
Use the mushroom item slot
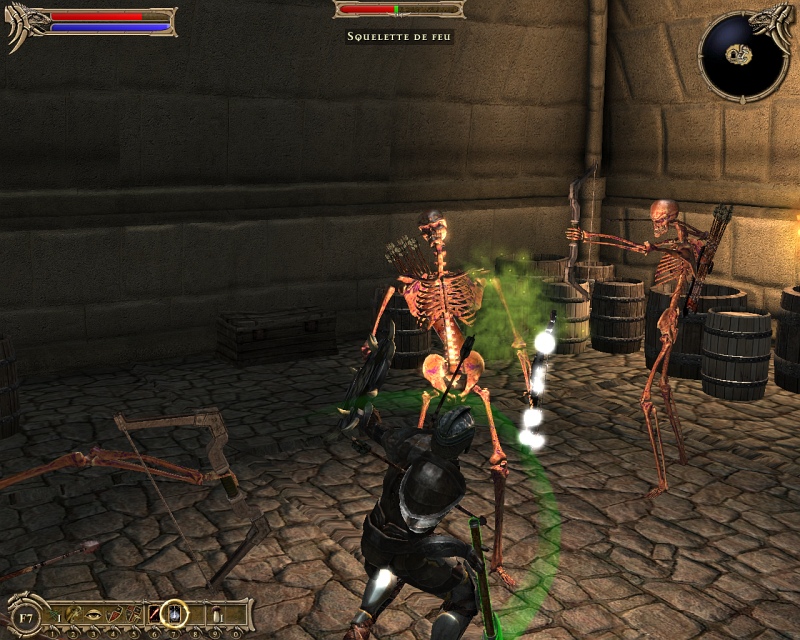pos(216,612)
